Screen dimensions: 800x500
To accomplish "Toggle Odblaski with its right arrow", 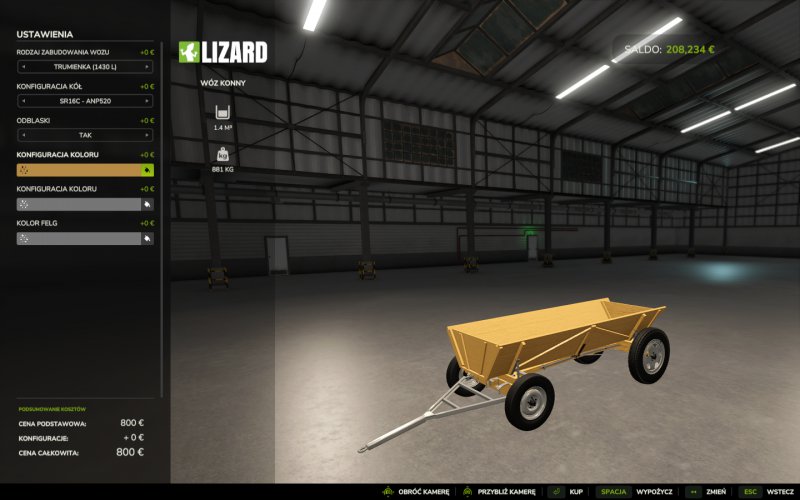I will click(x=148, y=135).
